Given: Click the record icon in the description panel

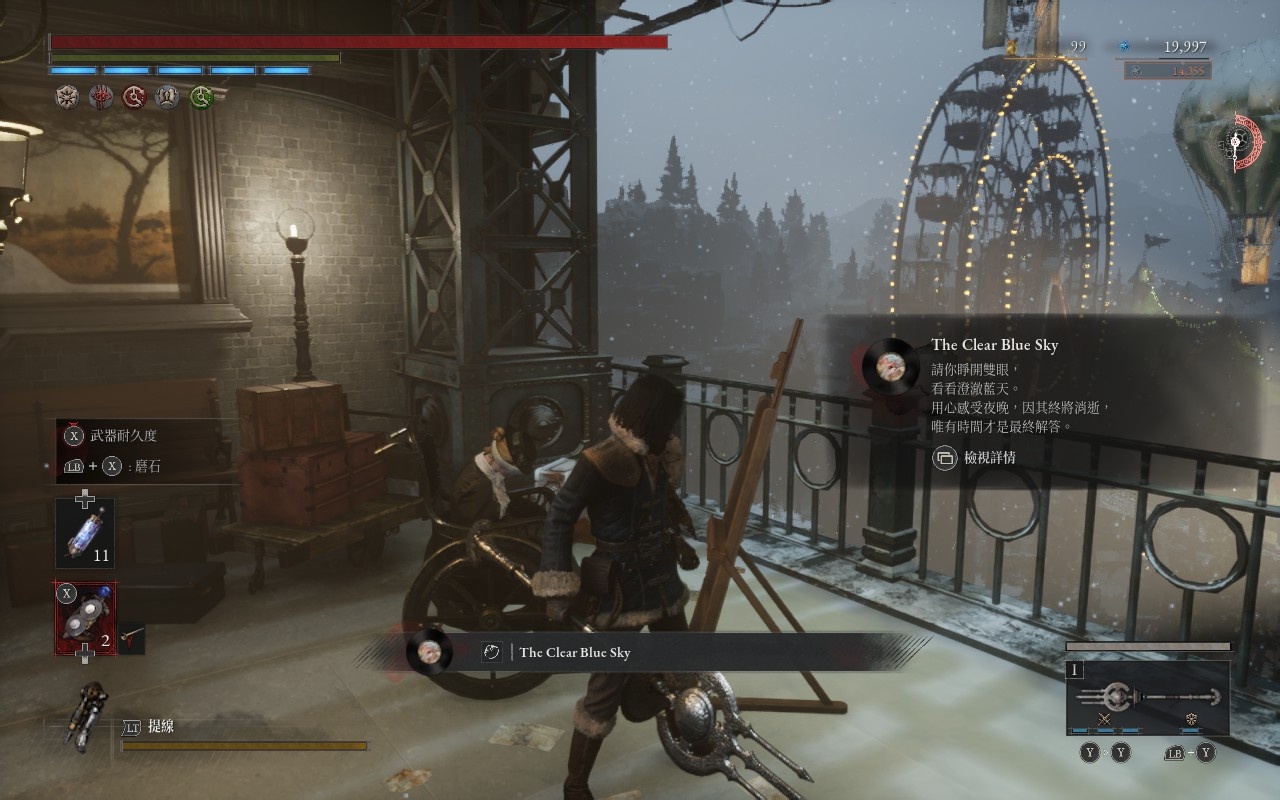Looking at the screenshot, I should 889,365.
